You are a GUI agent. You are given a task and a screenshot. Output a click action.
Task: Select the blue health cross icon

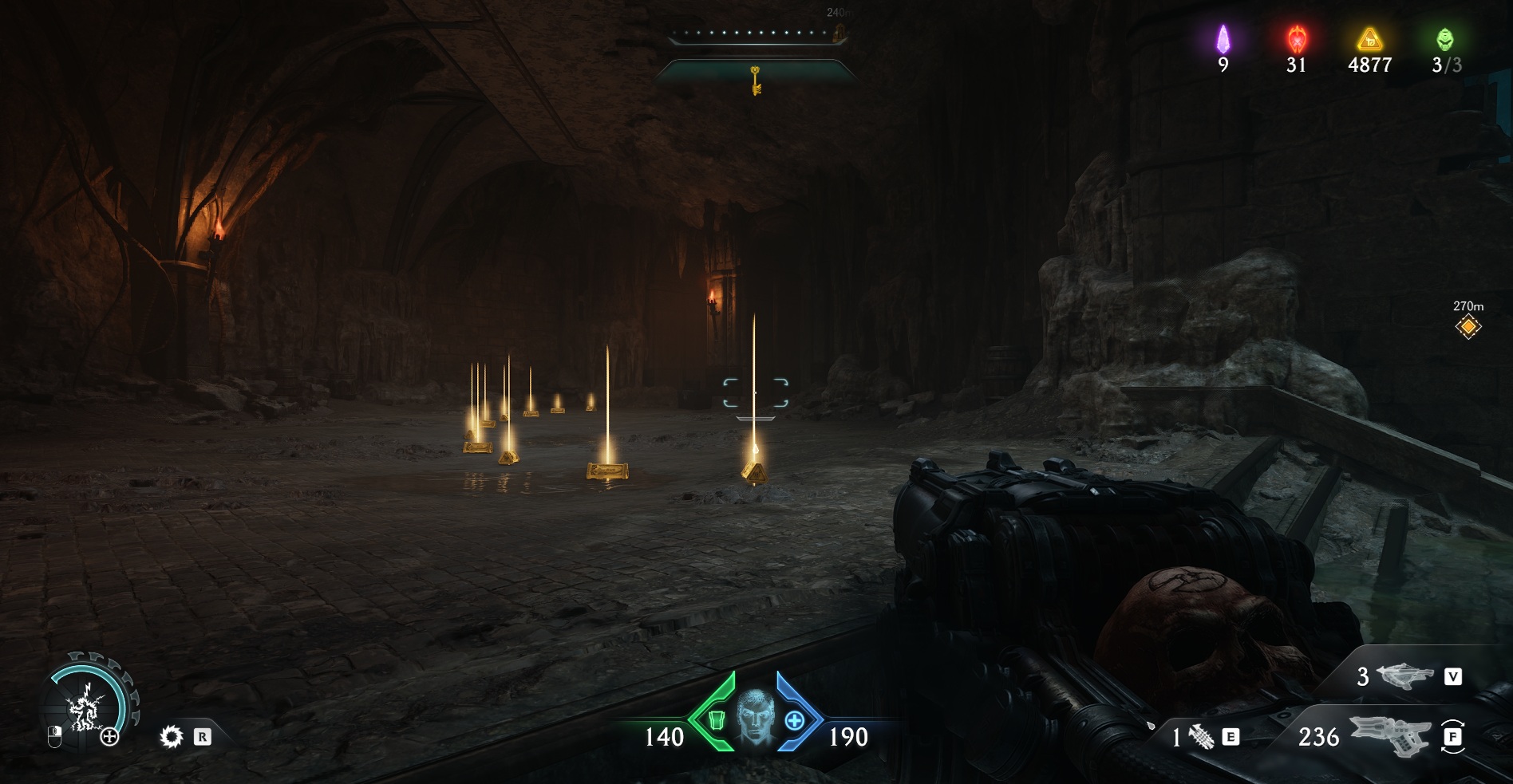[794, 721]
